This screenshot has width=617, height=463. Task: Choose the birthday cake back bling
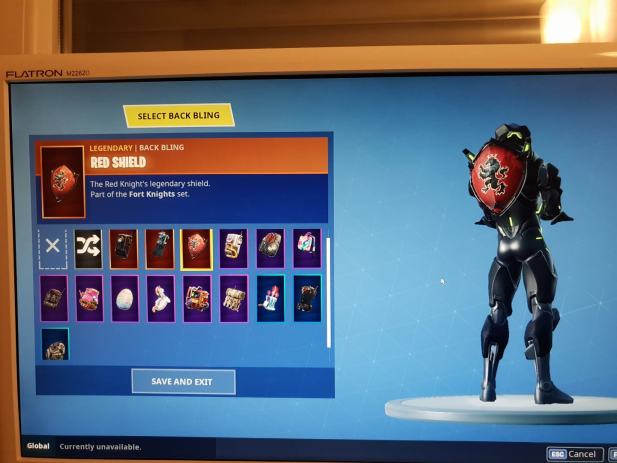tap(270, 298)
